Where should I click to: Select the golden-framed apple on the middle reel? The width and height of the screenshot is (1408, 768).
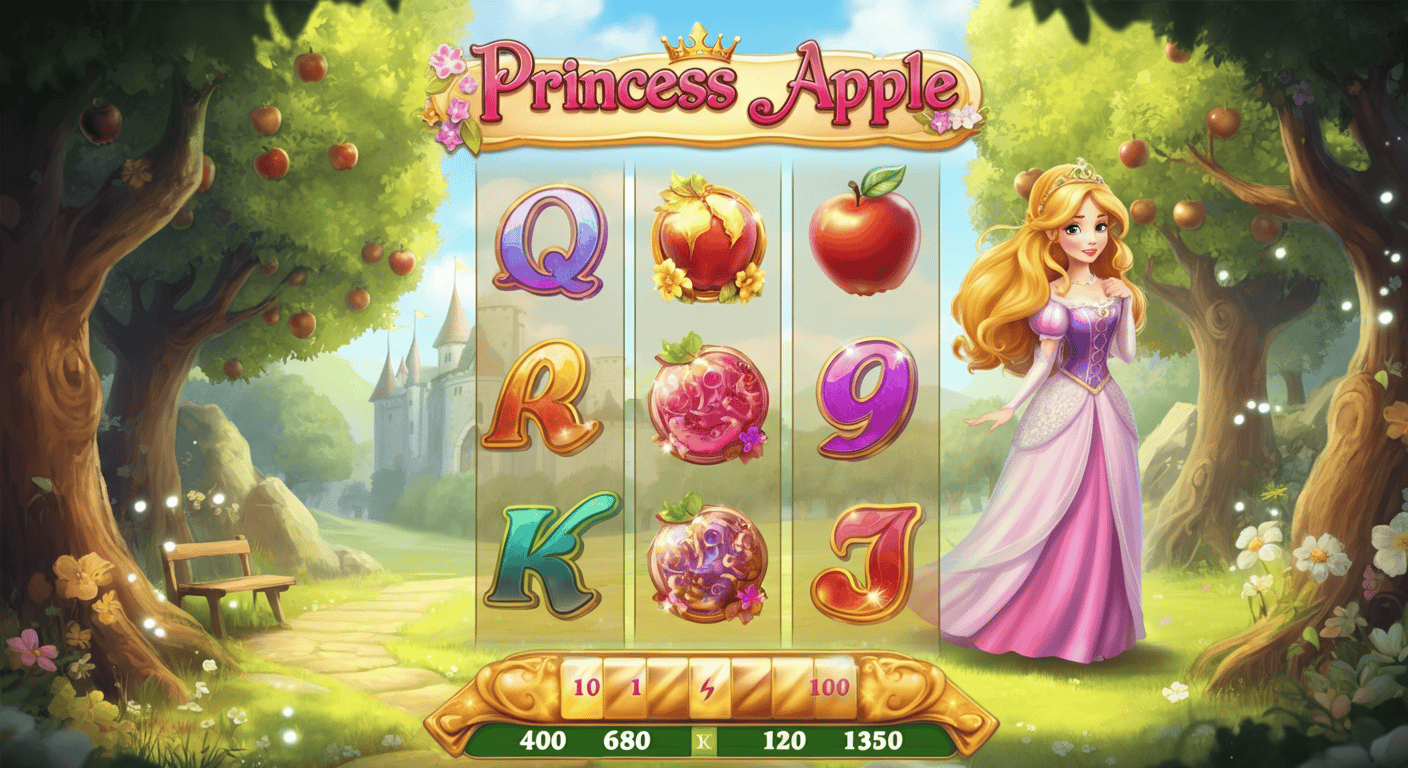click(709, 240)
